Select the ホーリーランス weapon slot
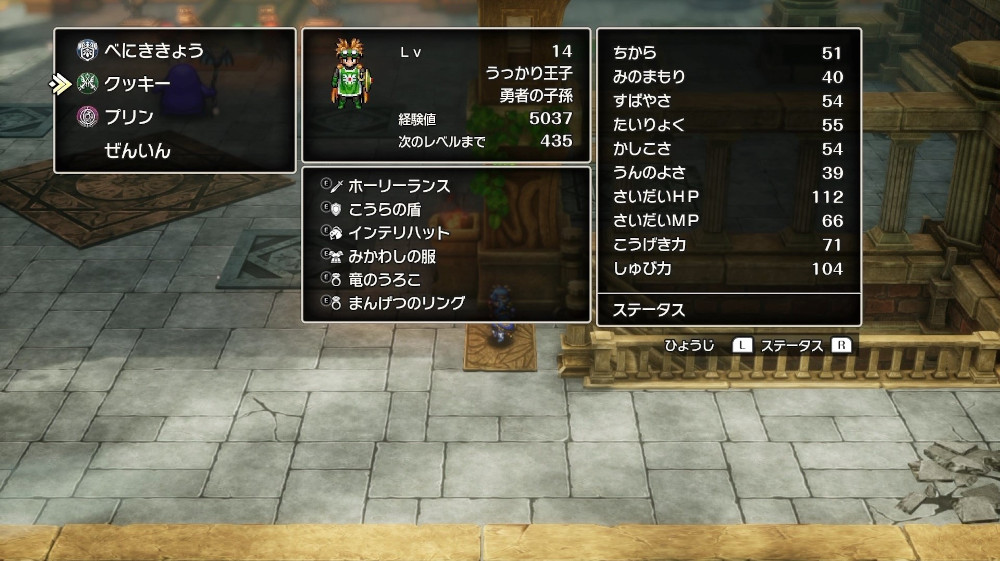The image size is (1000, 561). click(399, 186)
